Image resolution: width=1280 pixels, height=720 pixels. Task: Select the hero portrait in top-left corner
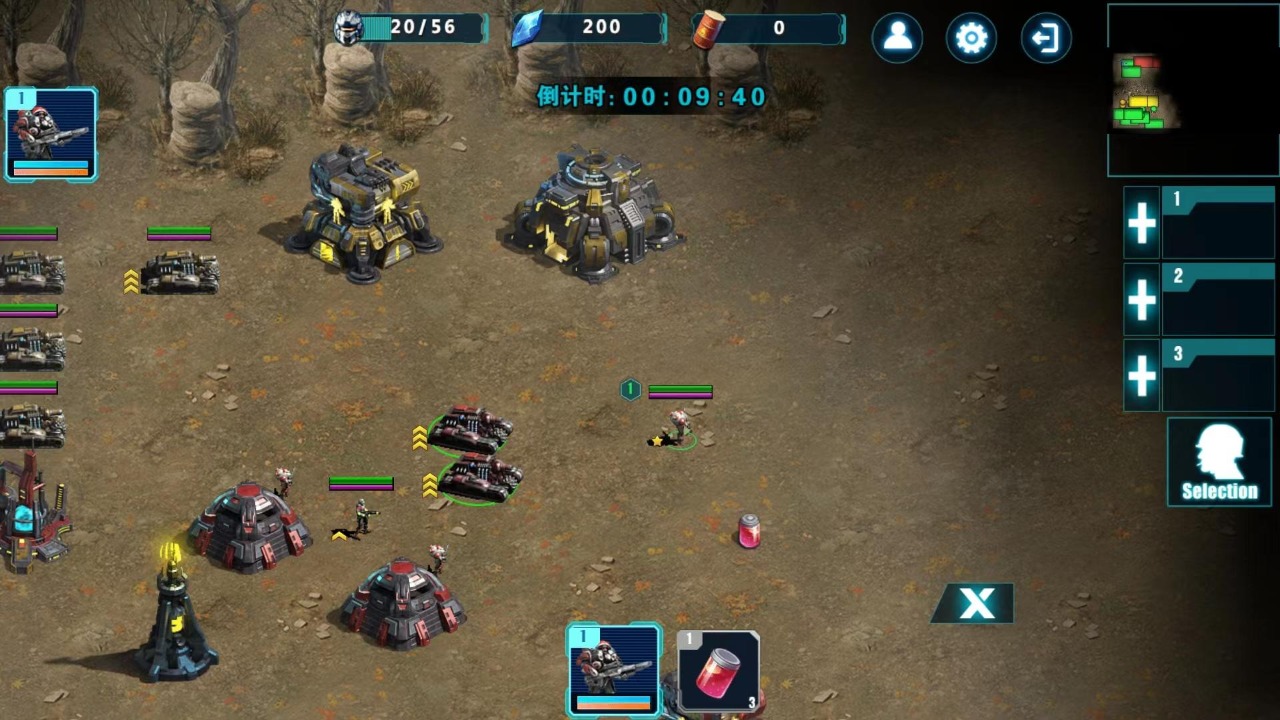[51, 135]
